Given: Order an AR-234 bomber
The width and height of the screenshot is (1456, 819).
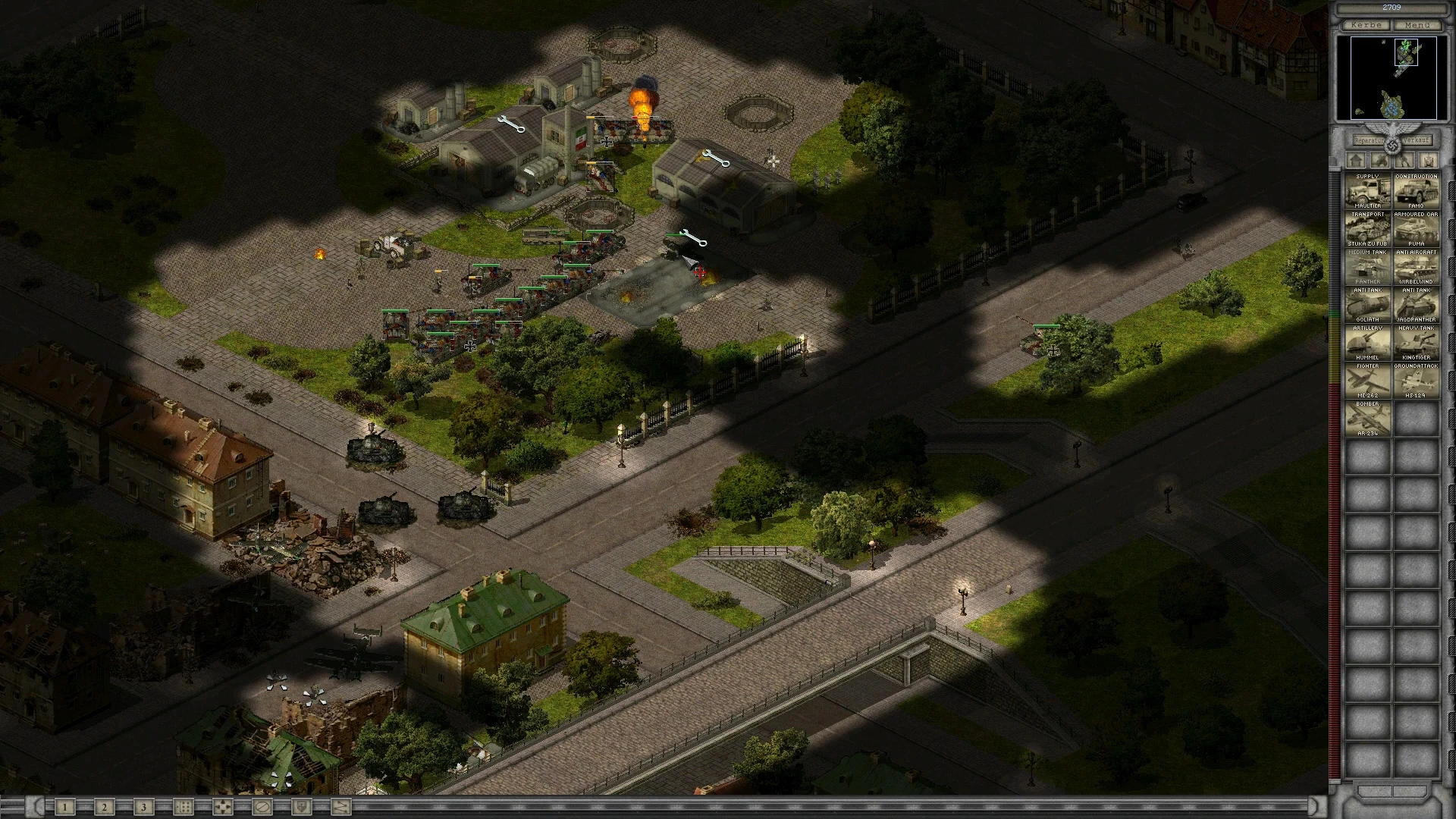Looking at the screenshot, I should click(x=1368, y=419).
